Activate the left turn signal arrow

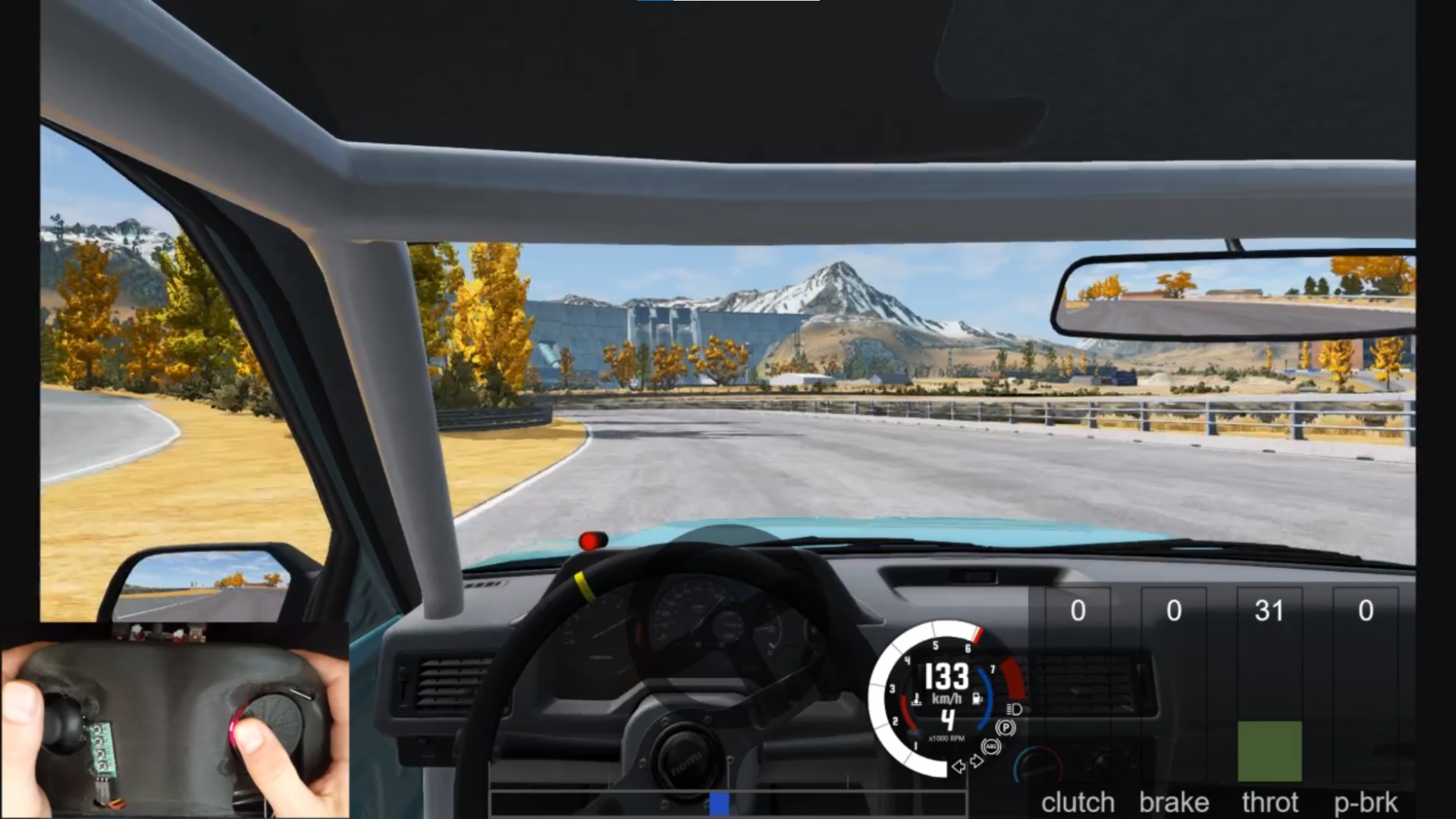click(959, 767)
